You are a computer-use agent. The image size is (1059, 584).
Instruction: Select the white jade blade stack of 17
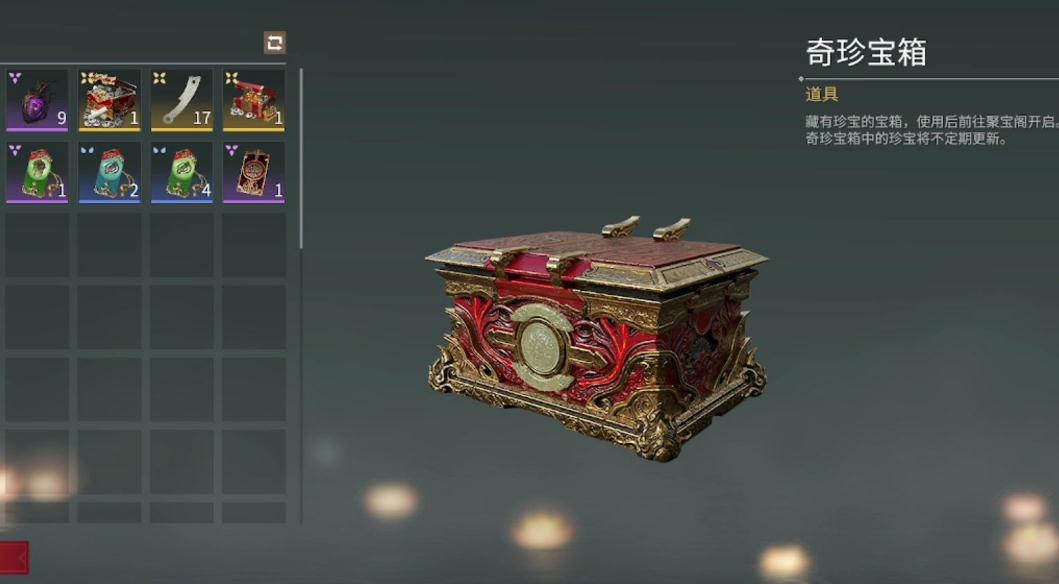pos(181,99)
